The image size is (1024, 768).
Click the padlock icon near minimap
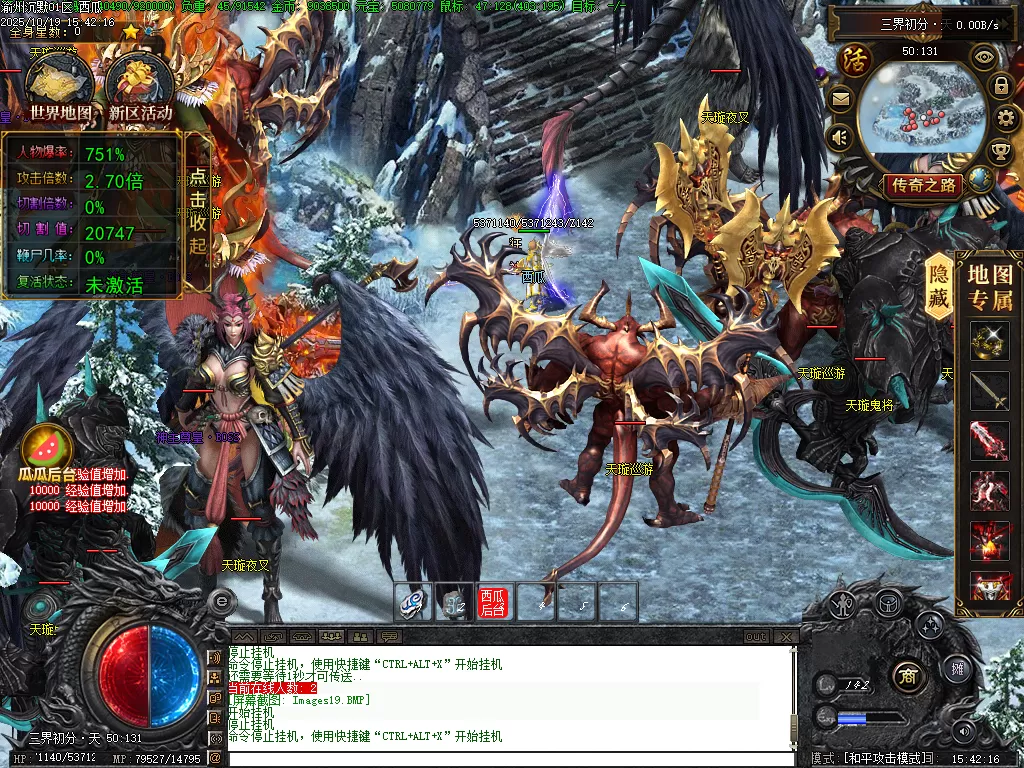(x=1000, y=86)
